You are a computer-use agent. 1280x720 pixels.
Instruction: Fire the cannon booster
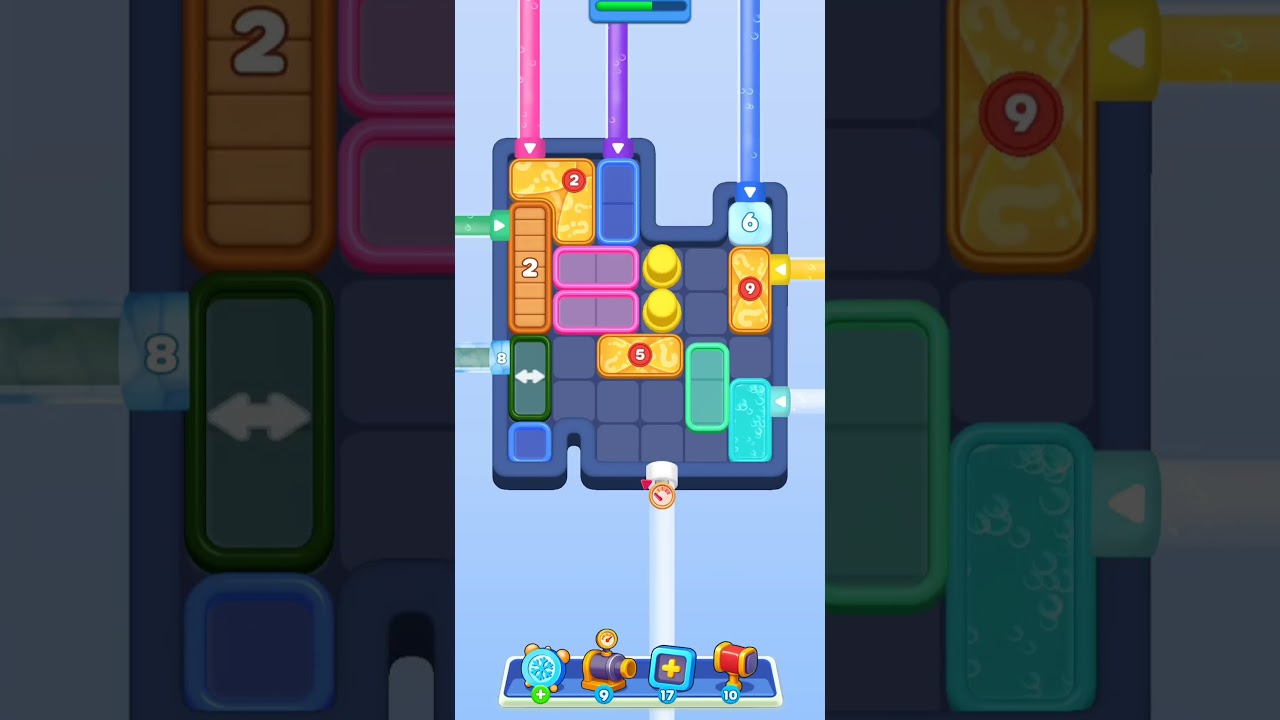click(x=606, y=670)
